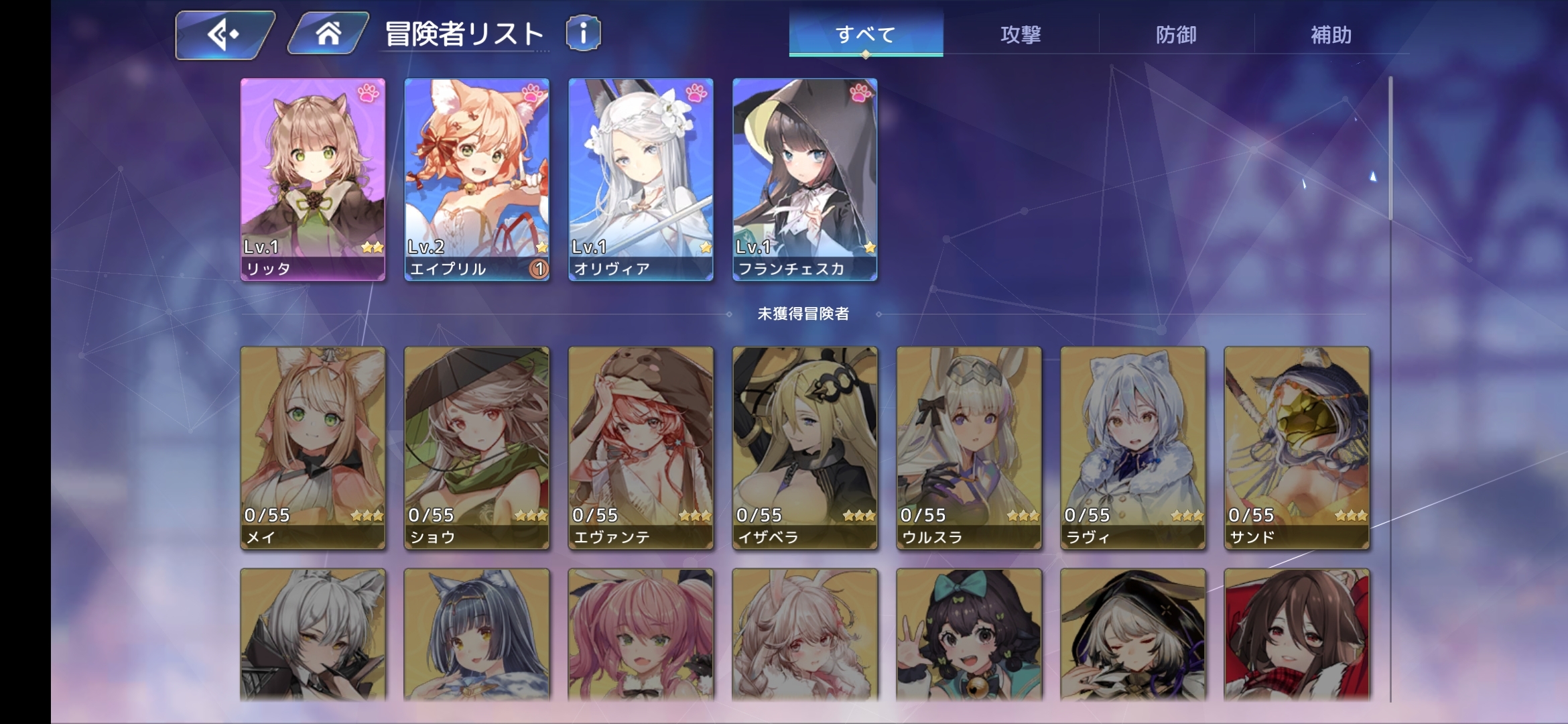Choose the エヴァンテ card
This screenshot has height=724, width=1568.
coord(641,447)
